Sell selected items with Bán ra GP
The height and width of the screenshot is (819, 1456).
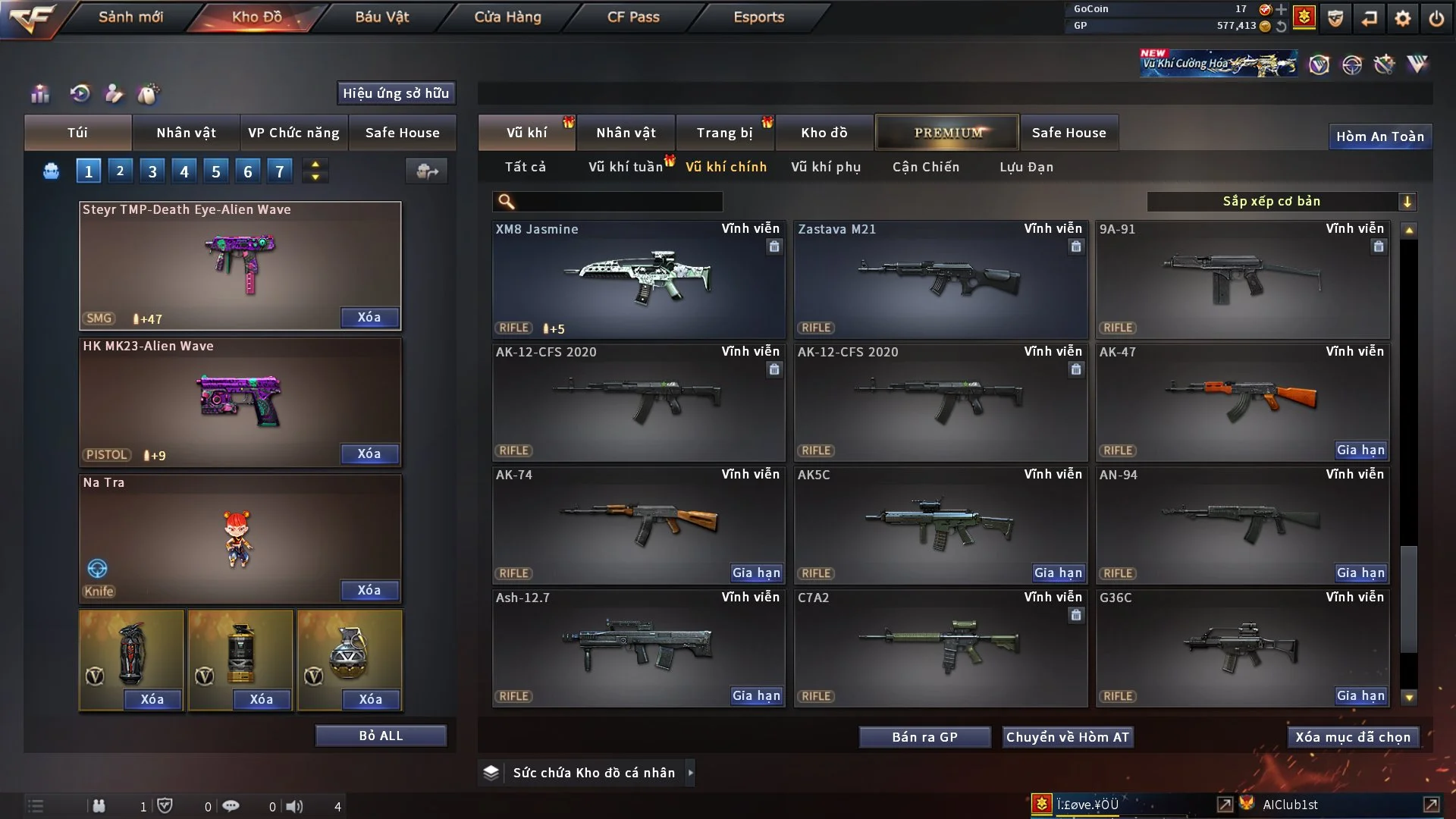(x=924, y=737)
